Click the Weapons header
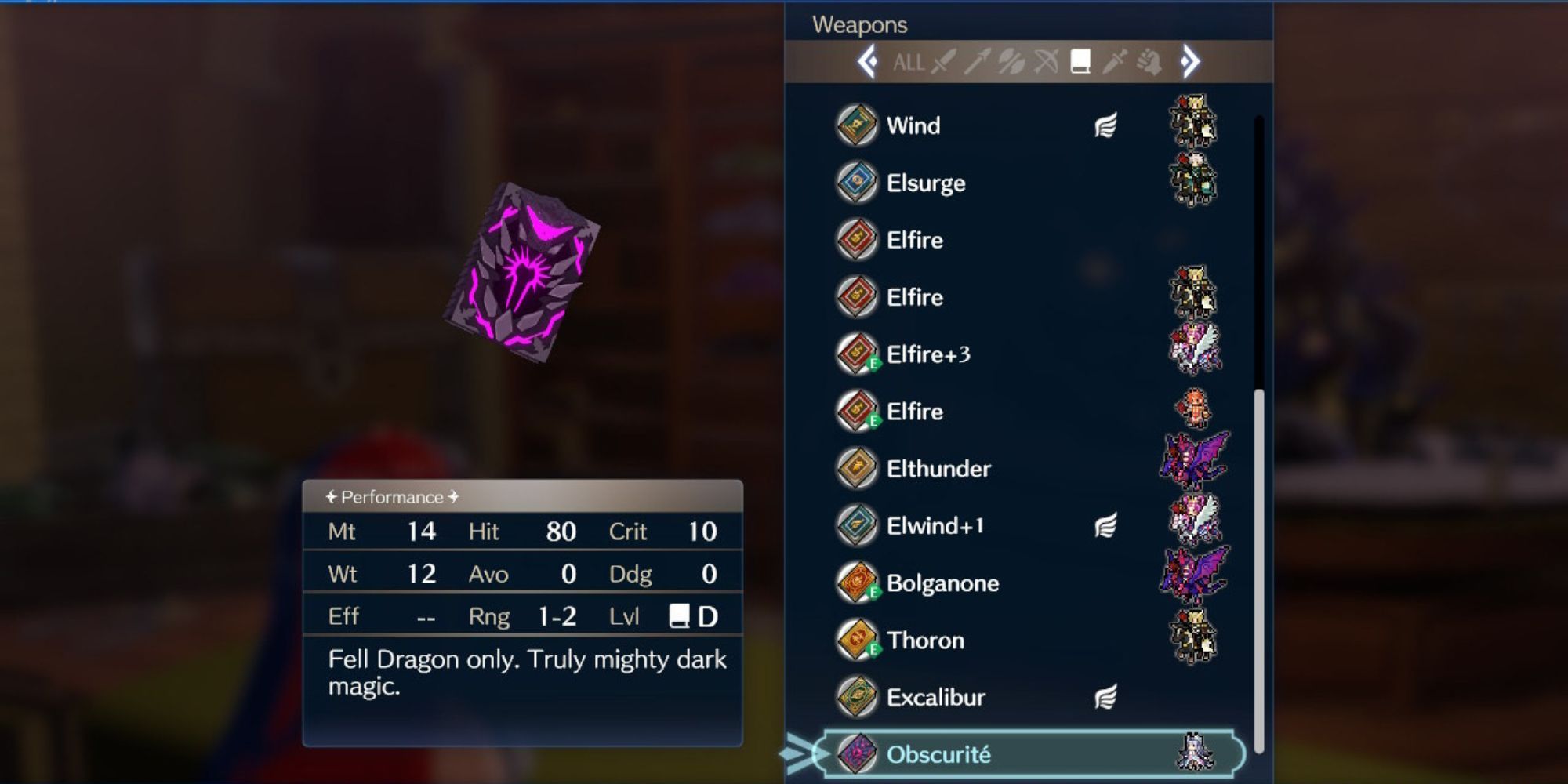The width and height of the screenshot is (1568, 784). tap(860, 24)
